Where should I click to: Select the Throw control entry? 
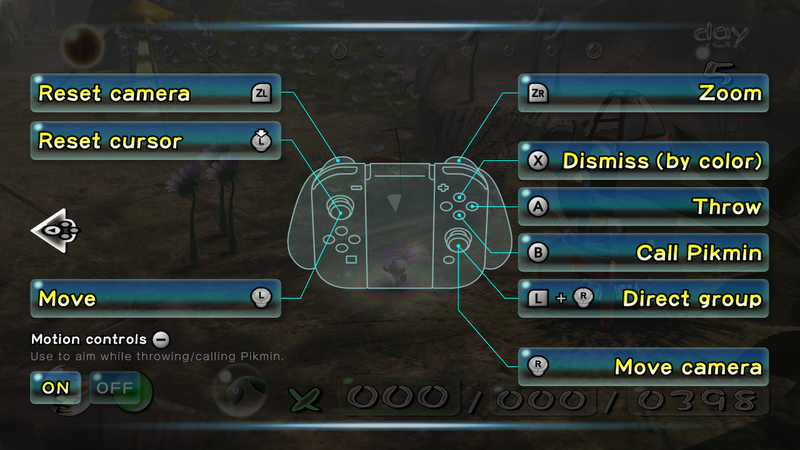pos(643,207)
